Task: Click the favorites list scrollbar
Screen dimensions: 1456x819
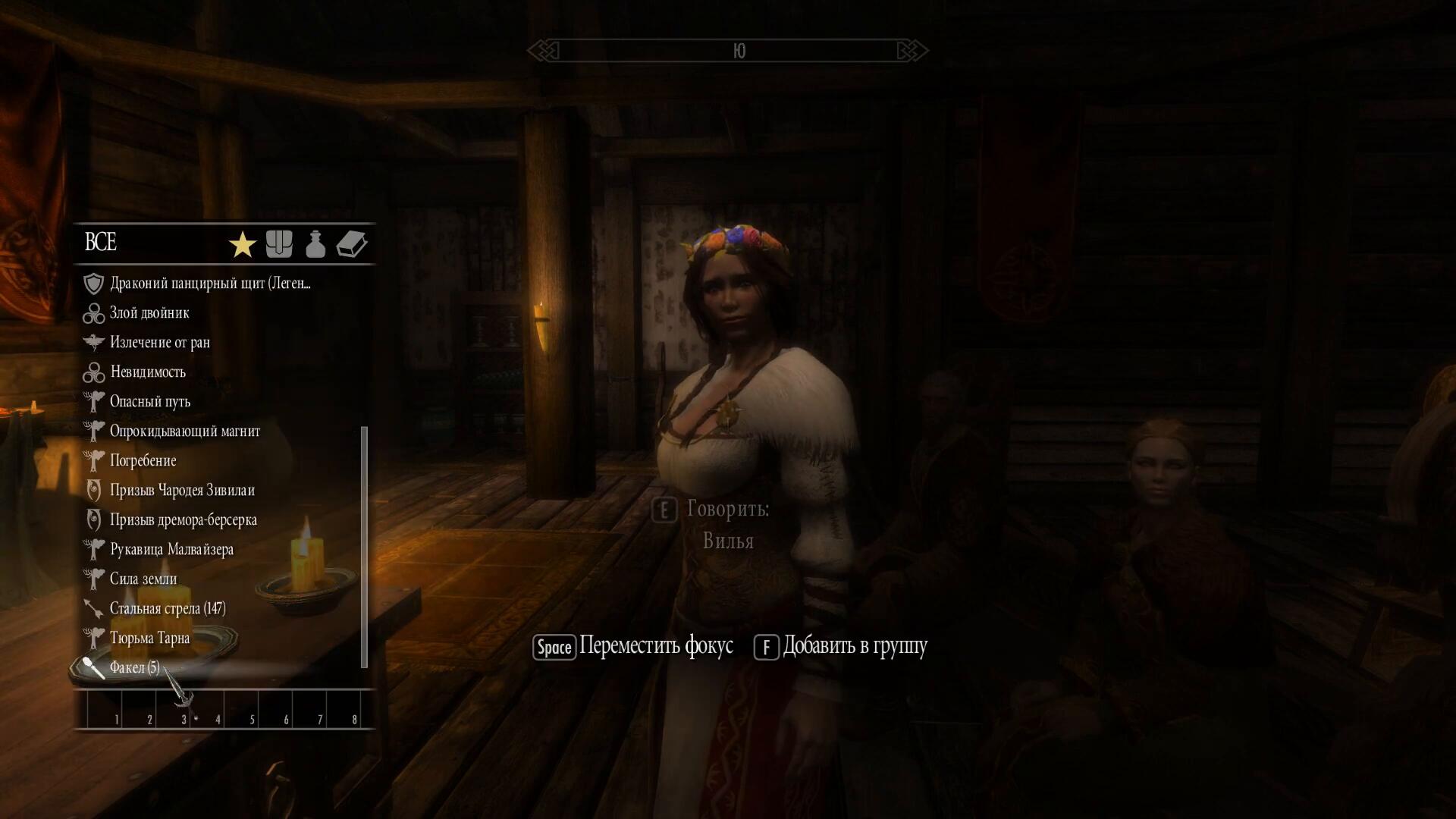Action: point(364,546)
